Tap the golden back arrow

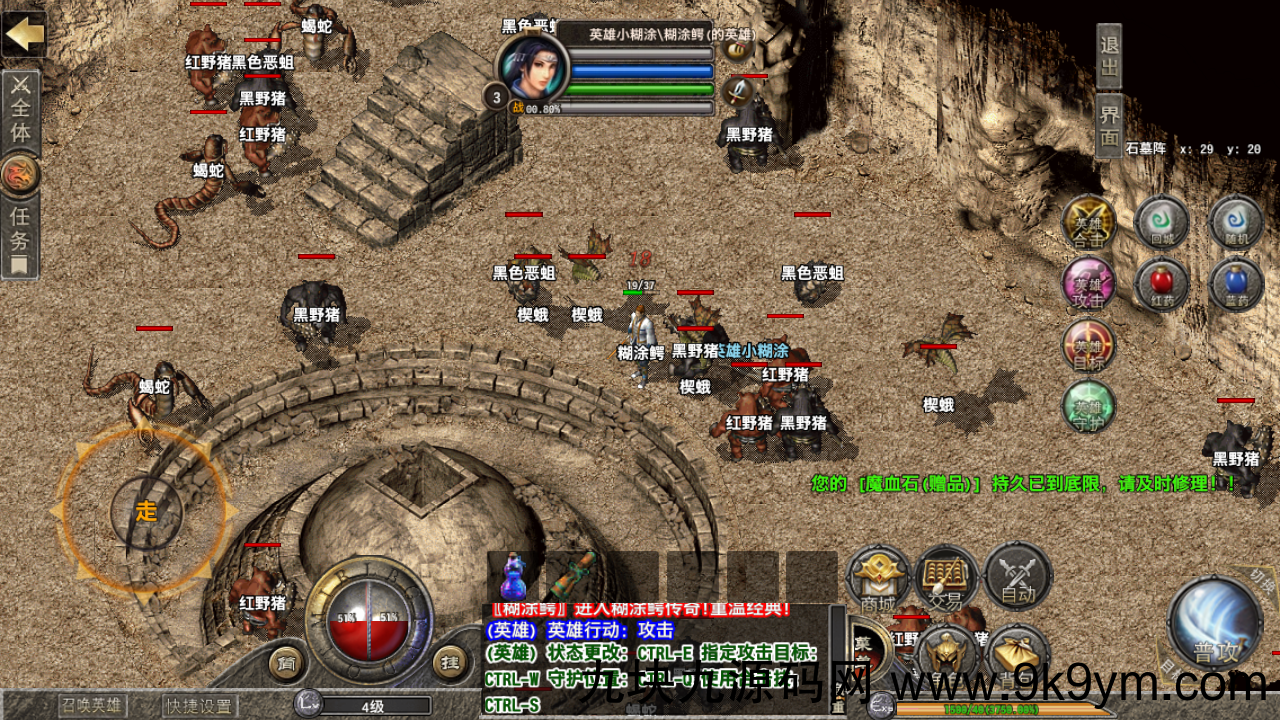tap(24, 33)
